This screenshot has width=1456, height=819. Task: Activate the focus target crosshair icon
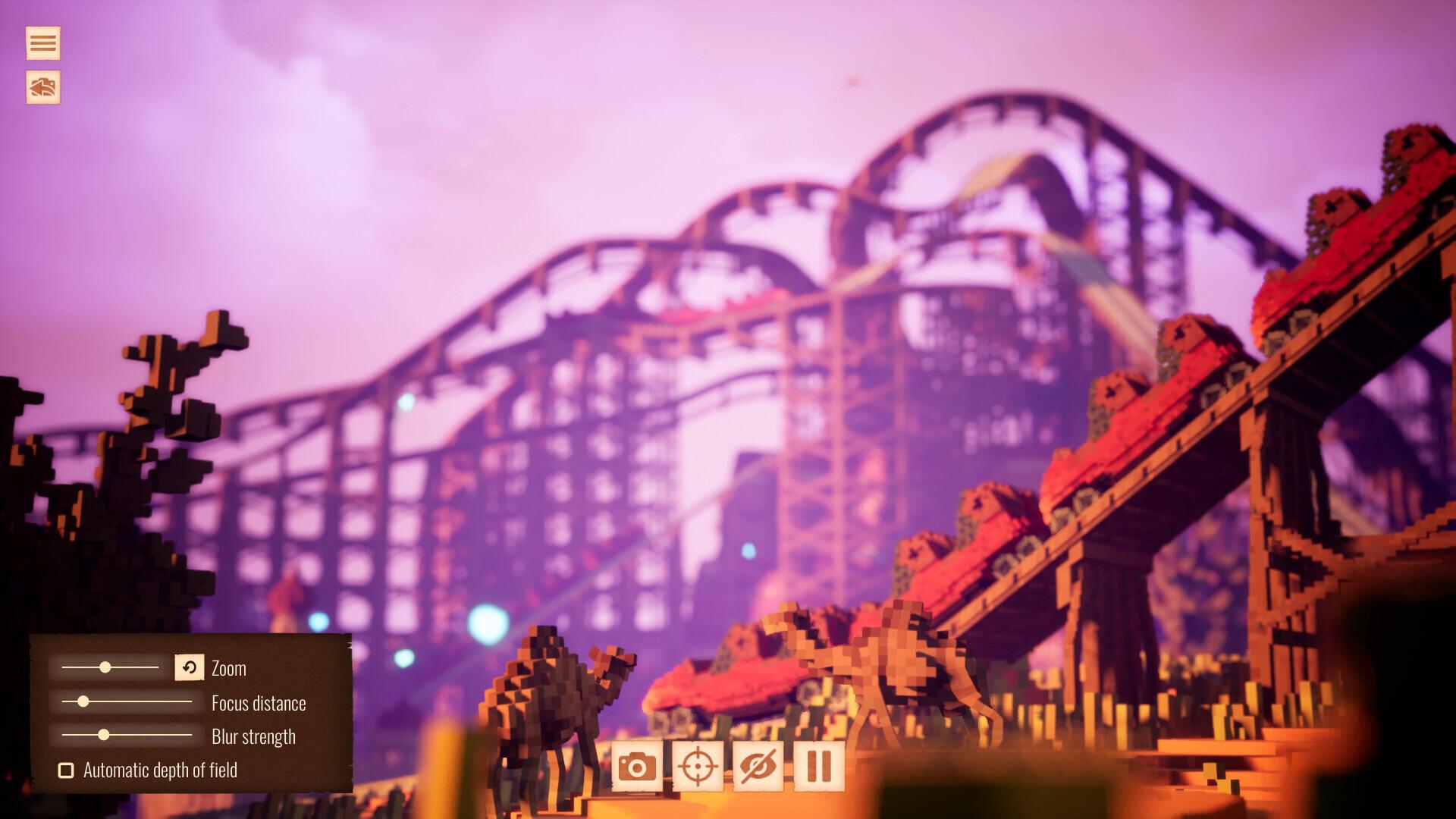[697, 766]
